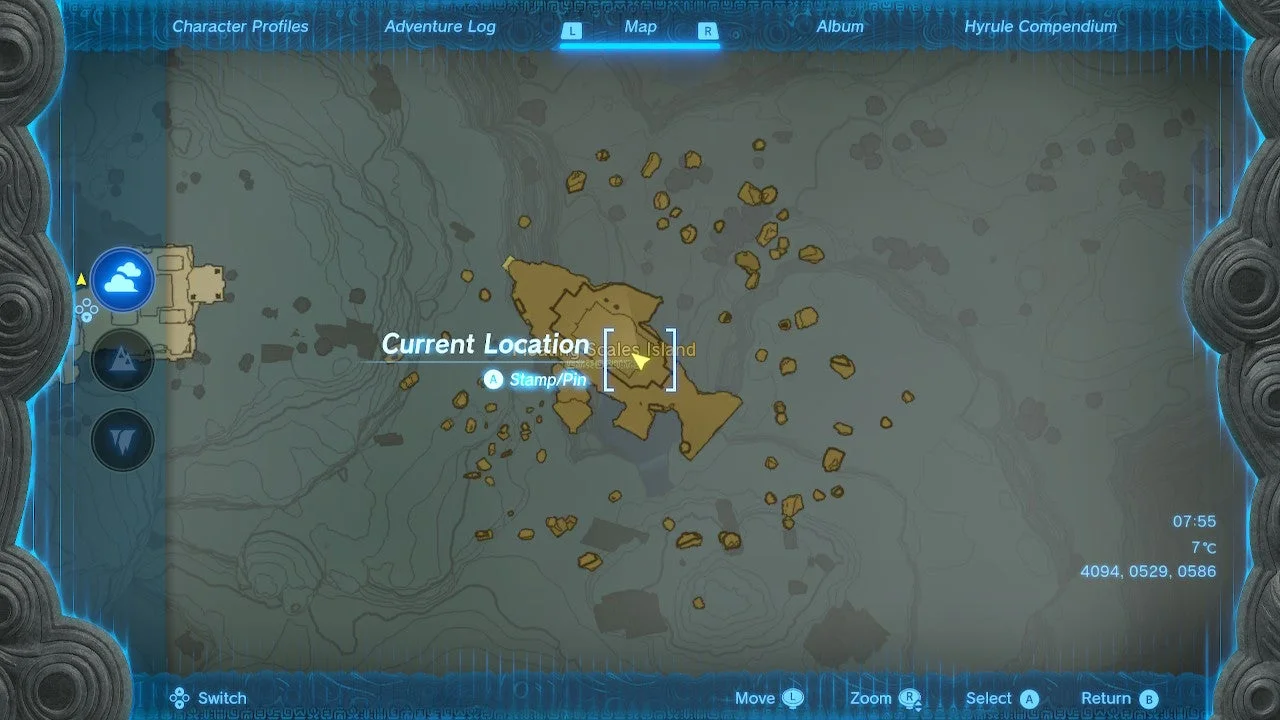
Task: Select the surface map layer mountain icon
Action: coord(122,358)
